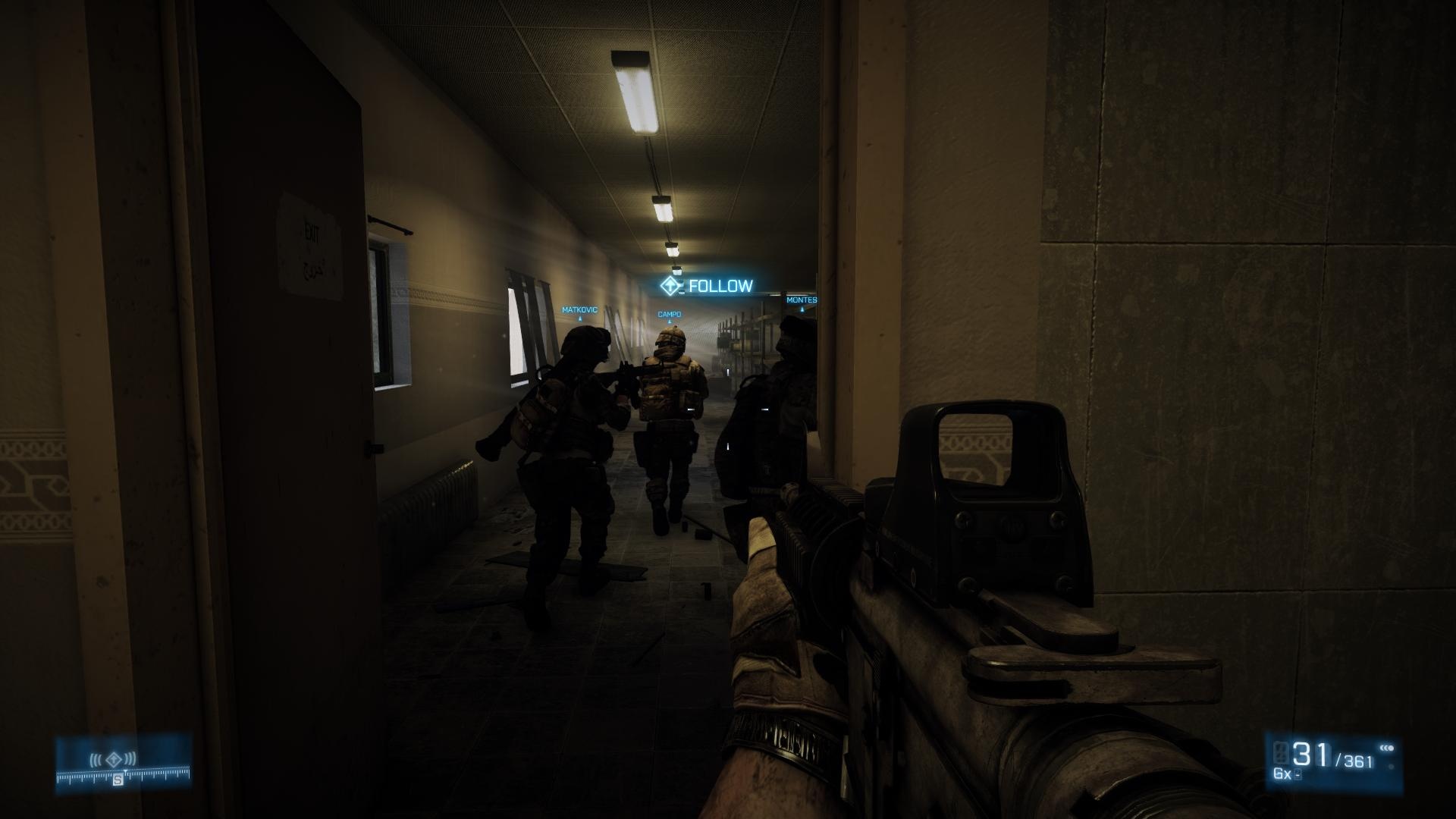
Task: Select the compass objective panel
Action: pyautogui.click(x=123, y=764)
